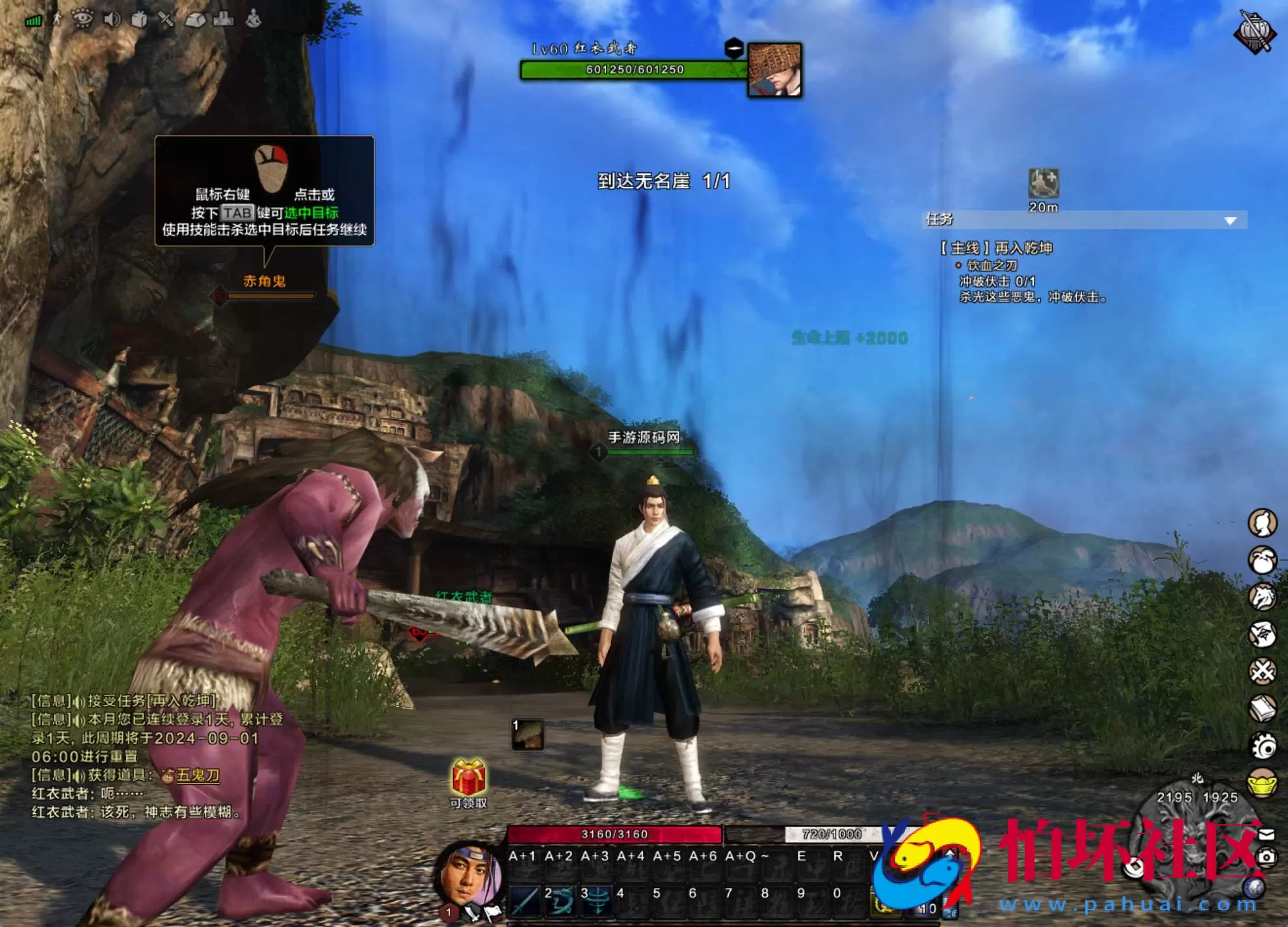Image resolution: width=1288 pixels, height=927 pixels.
Task: Activate the whirlwind skill in slot 3
Action: [597, 901]
